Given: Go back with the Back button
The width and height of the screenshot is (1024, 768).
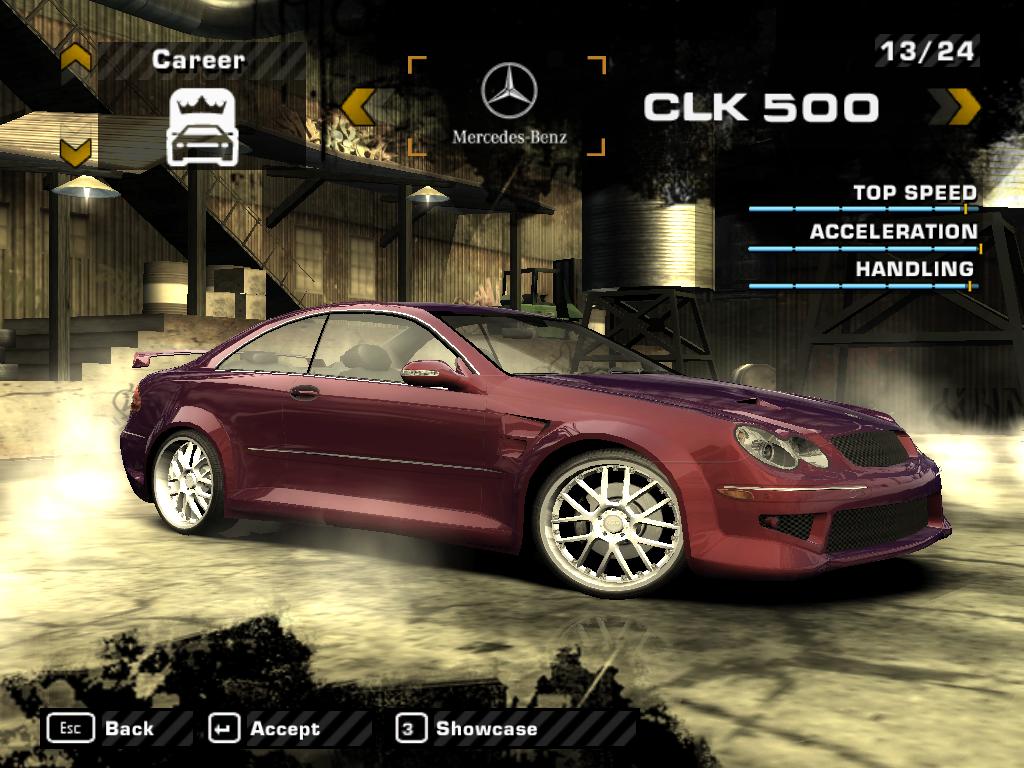Looking at the screenshot, I should click(x=101, y=728).
